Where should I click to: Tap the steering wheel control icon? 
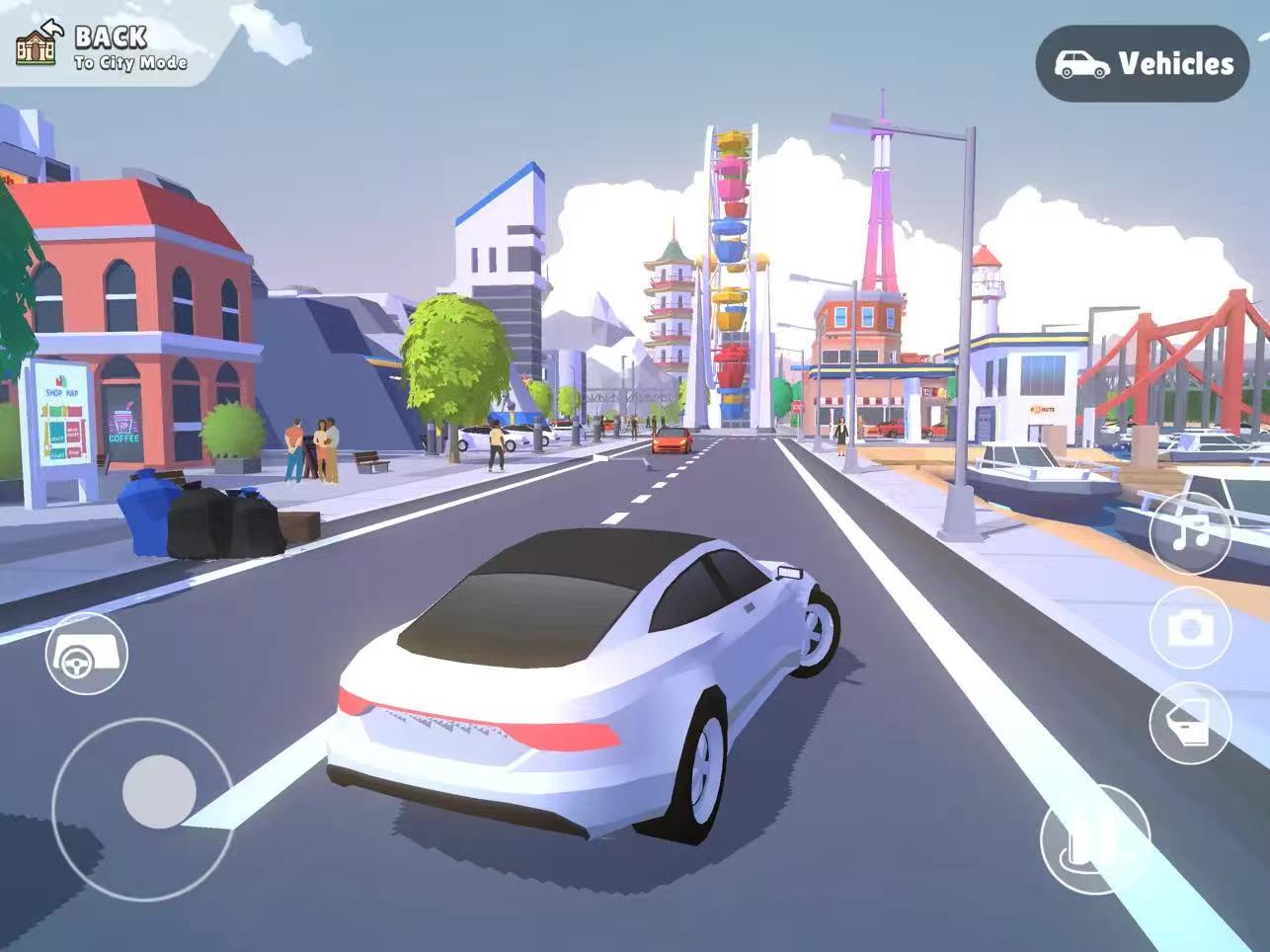pyautogui.click(x=86, y=654)
